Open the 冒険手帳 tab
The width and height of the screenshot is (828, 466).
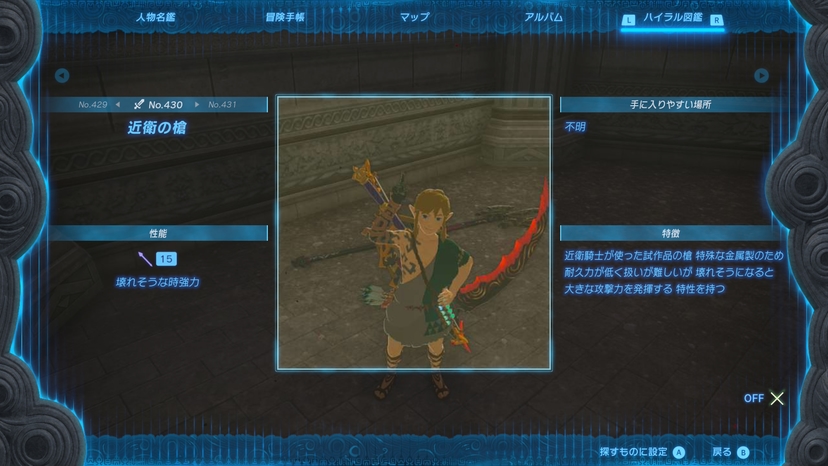pos(285,17)
